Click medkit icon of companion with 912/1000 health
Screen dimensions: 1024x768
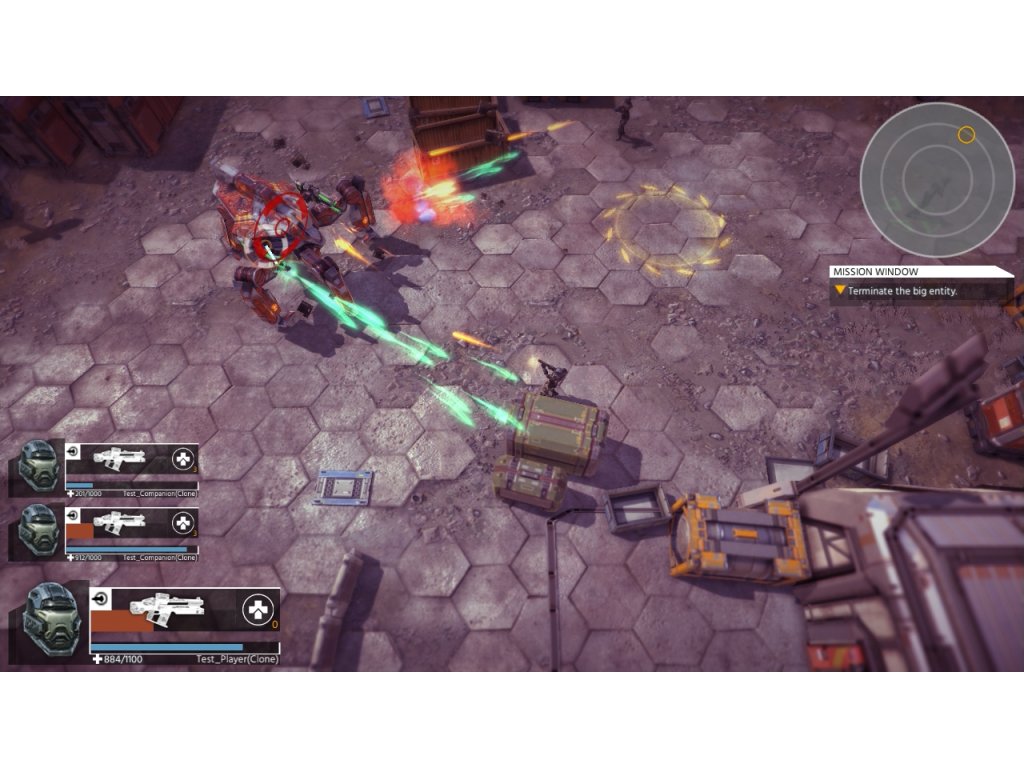pos(183,522)
